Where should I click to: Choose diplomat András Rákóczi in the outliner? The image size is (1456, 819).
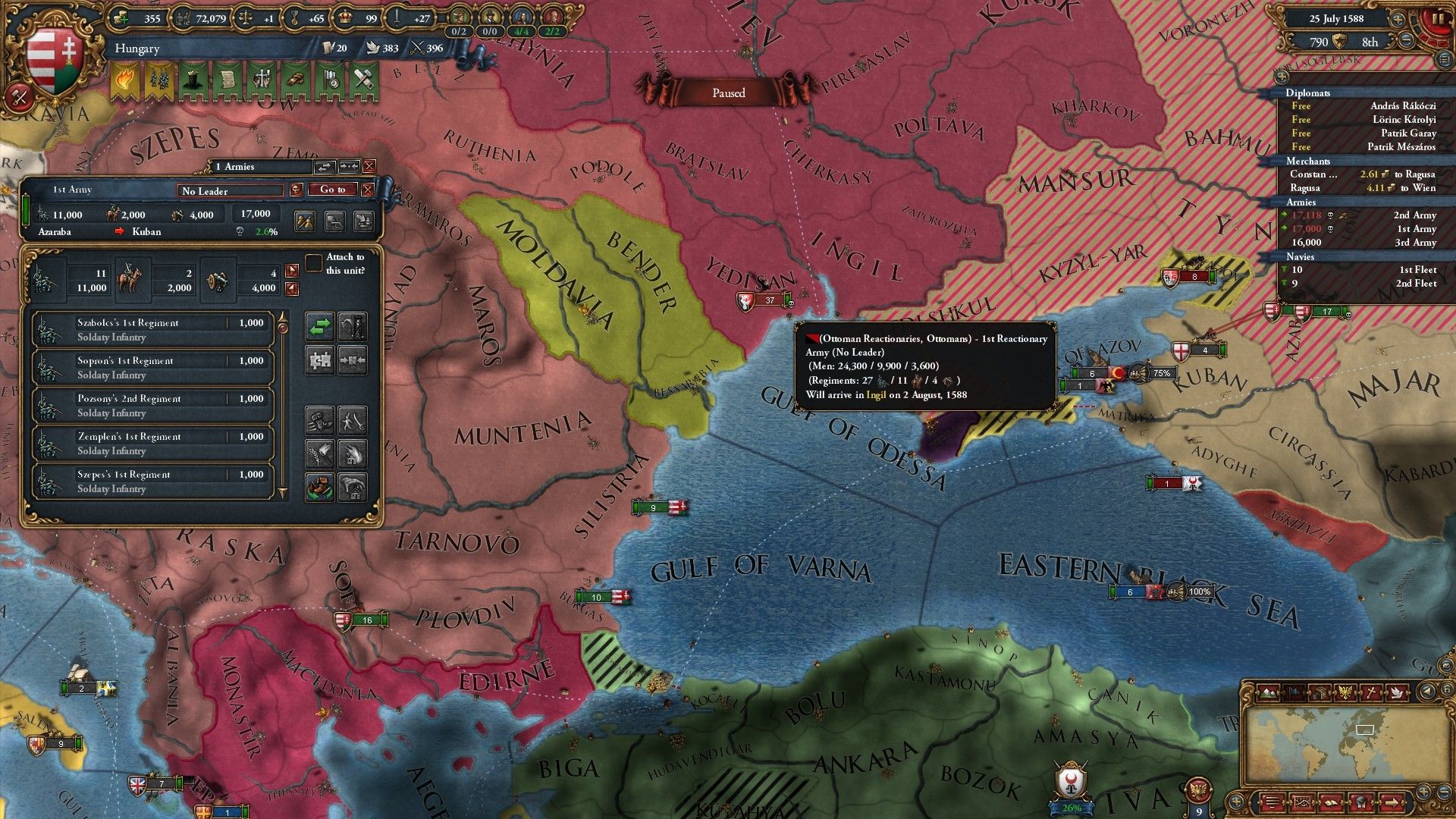[1365, 106]
